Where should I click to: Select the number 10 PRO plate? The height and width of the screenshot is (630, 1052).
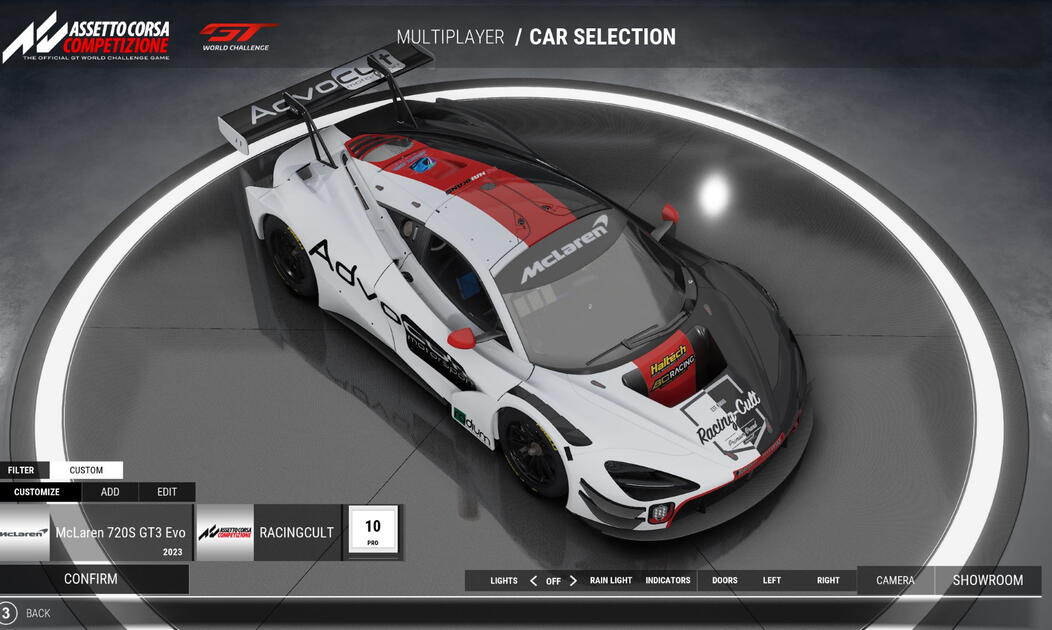click(373, 531)
